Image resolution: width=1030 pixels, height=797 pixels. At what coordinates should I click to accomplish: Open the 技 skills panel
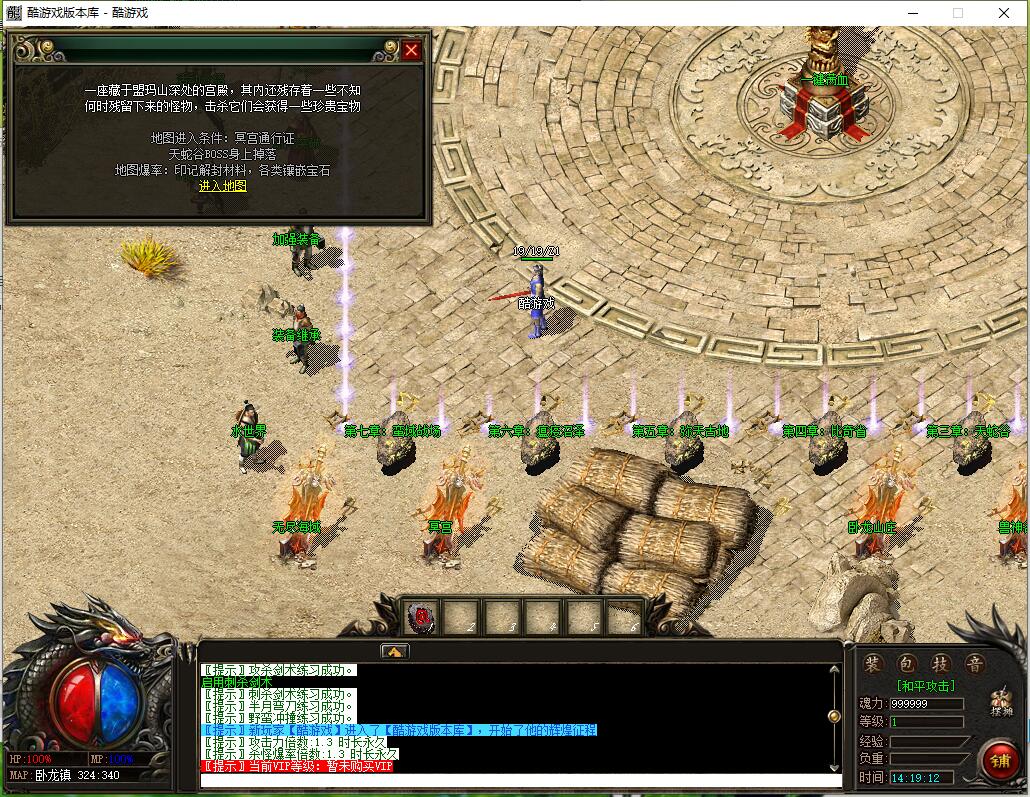pos(940,664)
